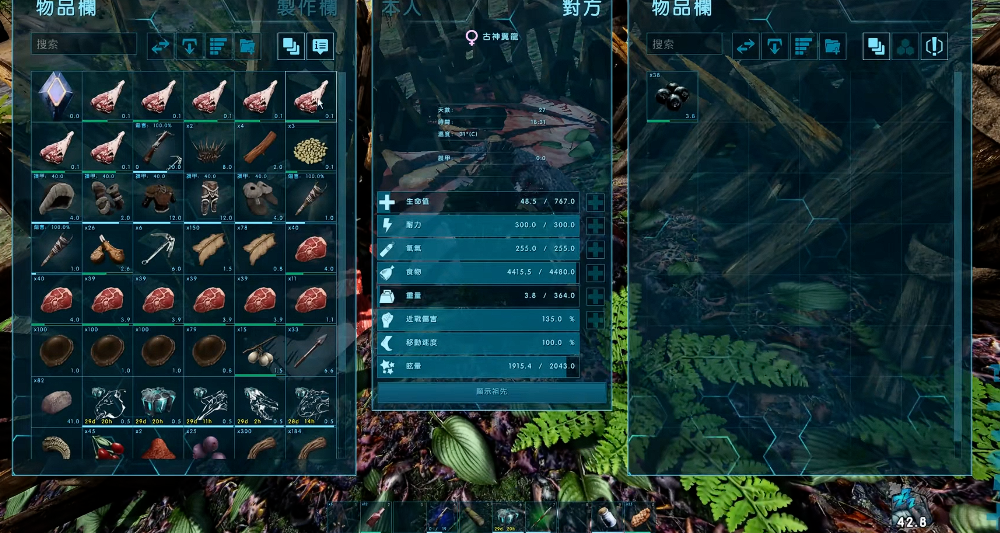This screenshot has width=1000, height=533.
Task: Select the blue crystal implant slot
Action: (x=55, y=96)
